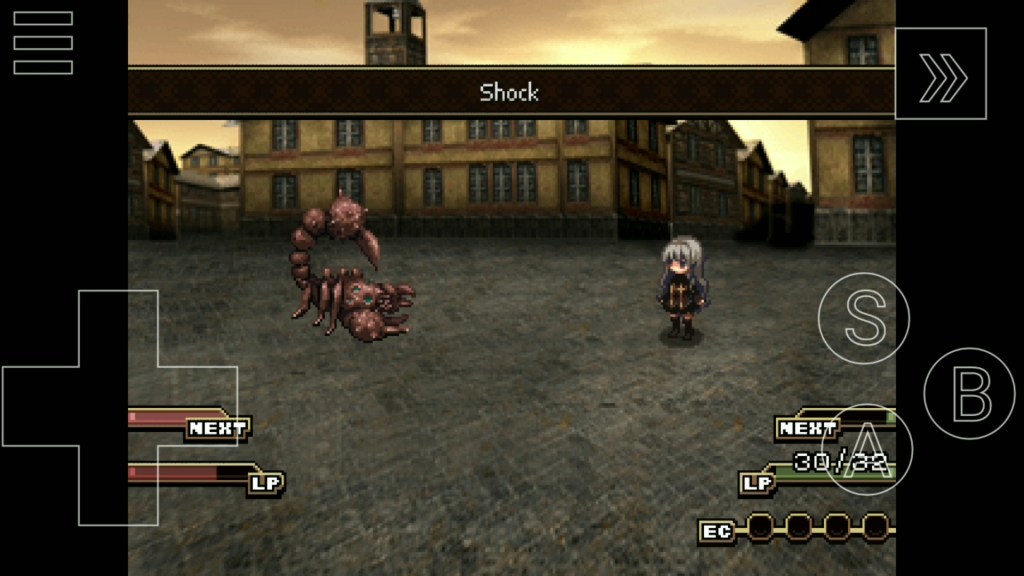
Task: Tap the fast-forward double arrow button
Action: (x=941, y=74)
